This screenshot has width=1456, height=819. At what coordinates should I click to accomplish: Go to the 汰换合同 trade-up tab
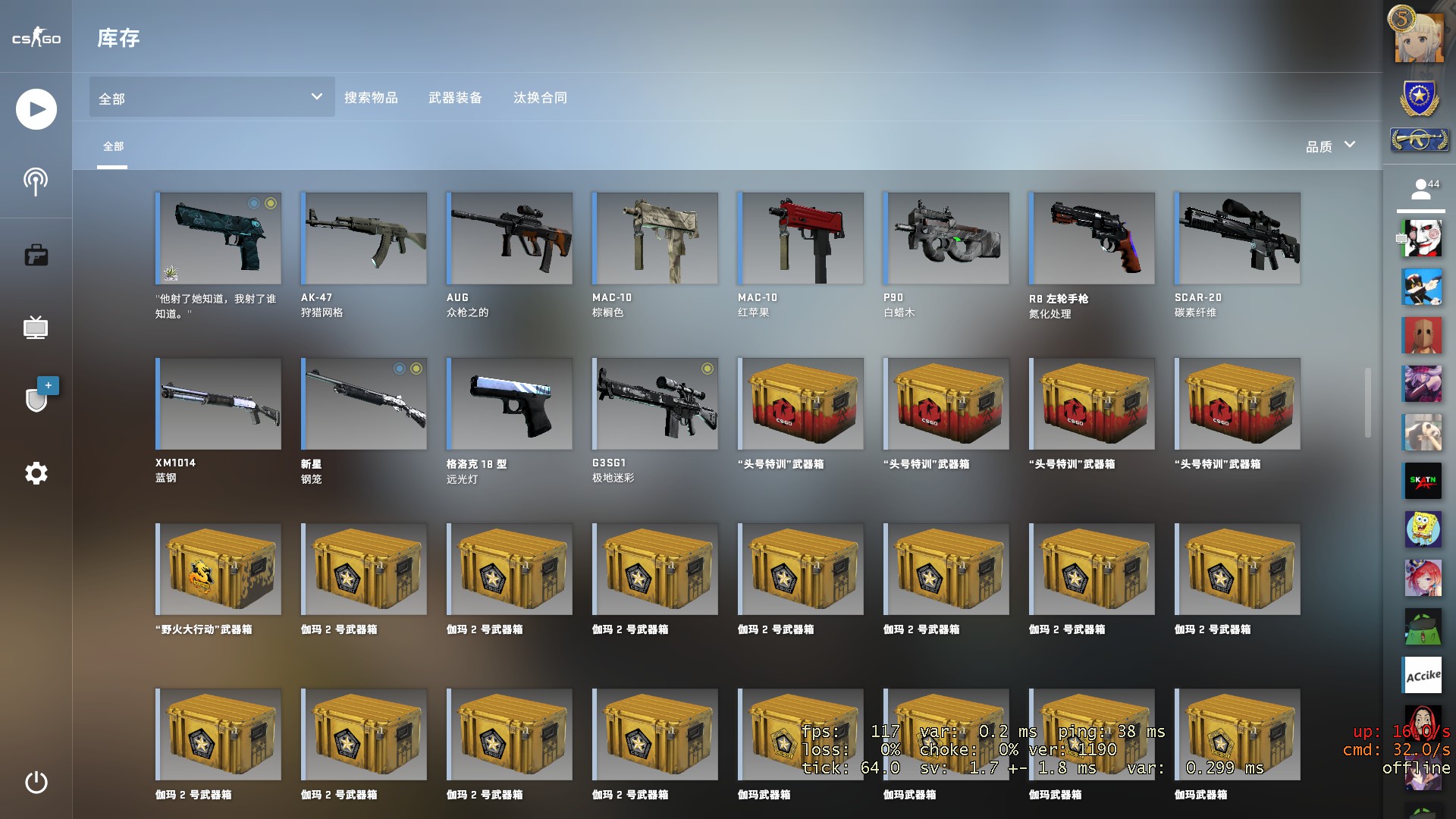(540, 98)
